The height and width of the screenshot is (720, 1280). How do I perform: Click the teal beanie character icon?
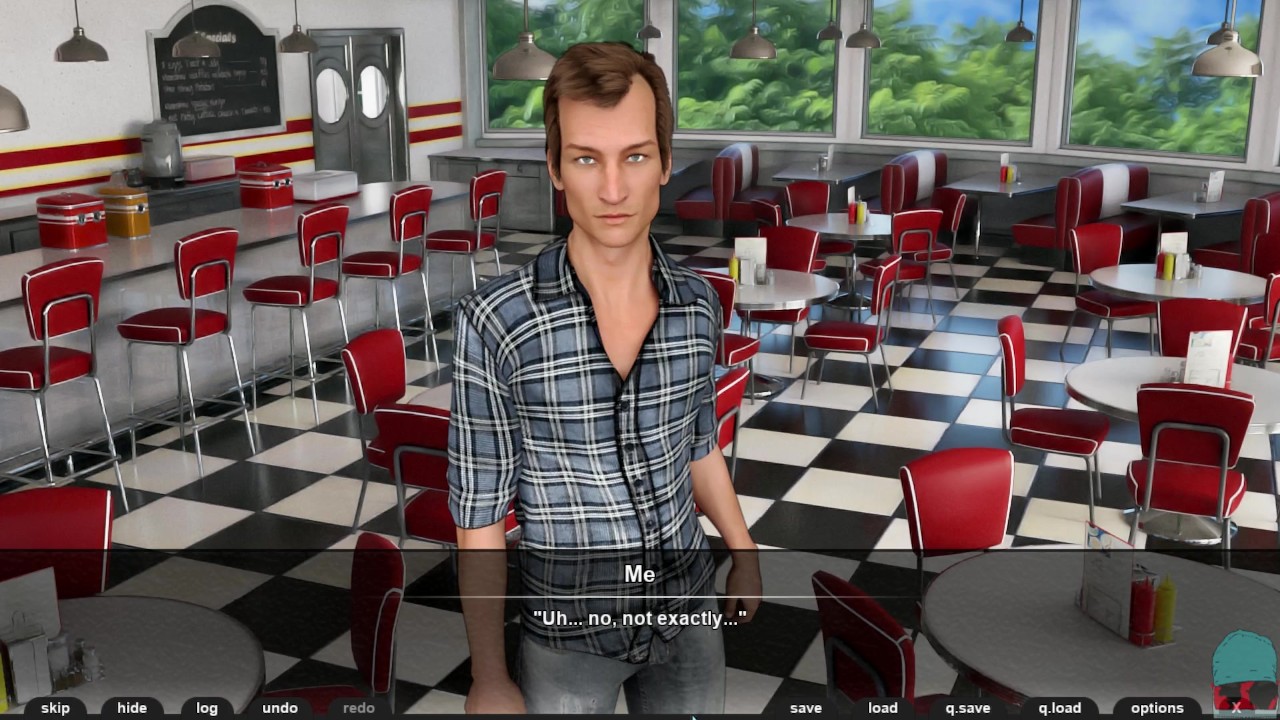(1243, 670)
